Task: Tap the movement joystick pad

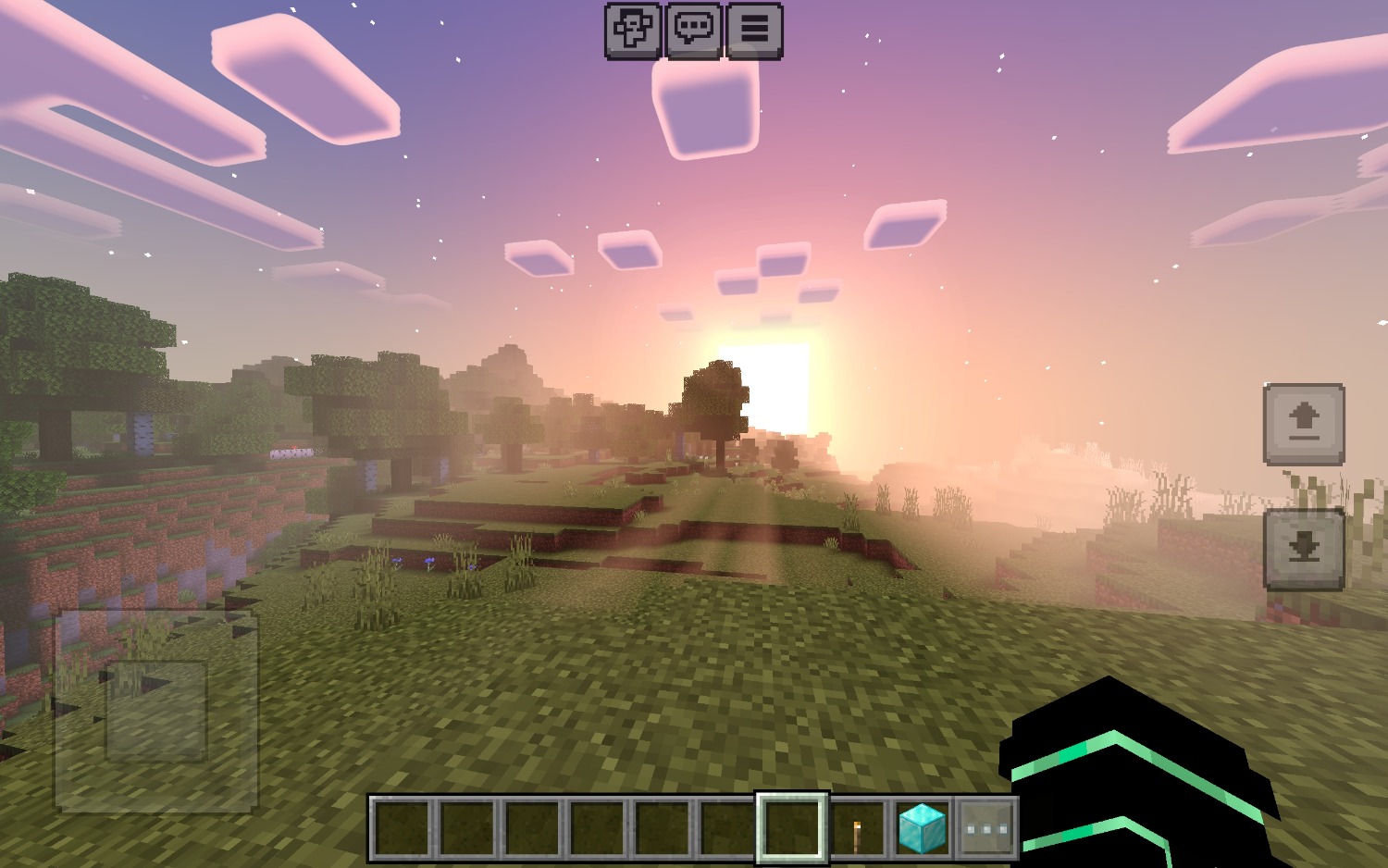Action: 155,711
